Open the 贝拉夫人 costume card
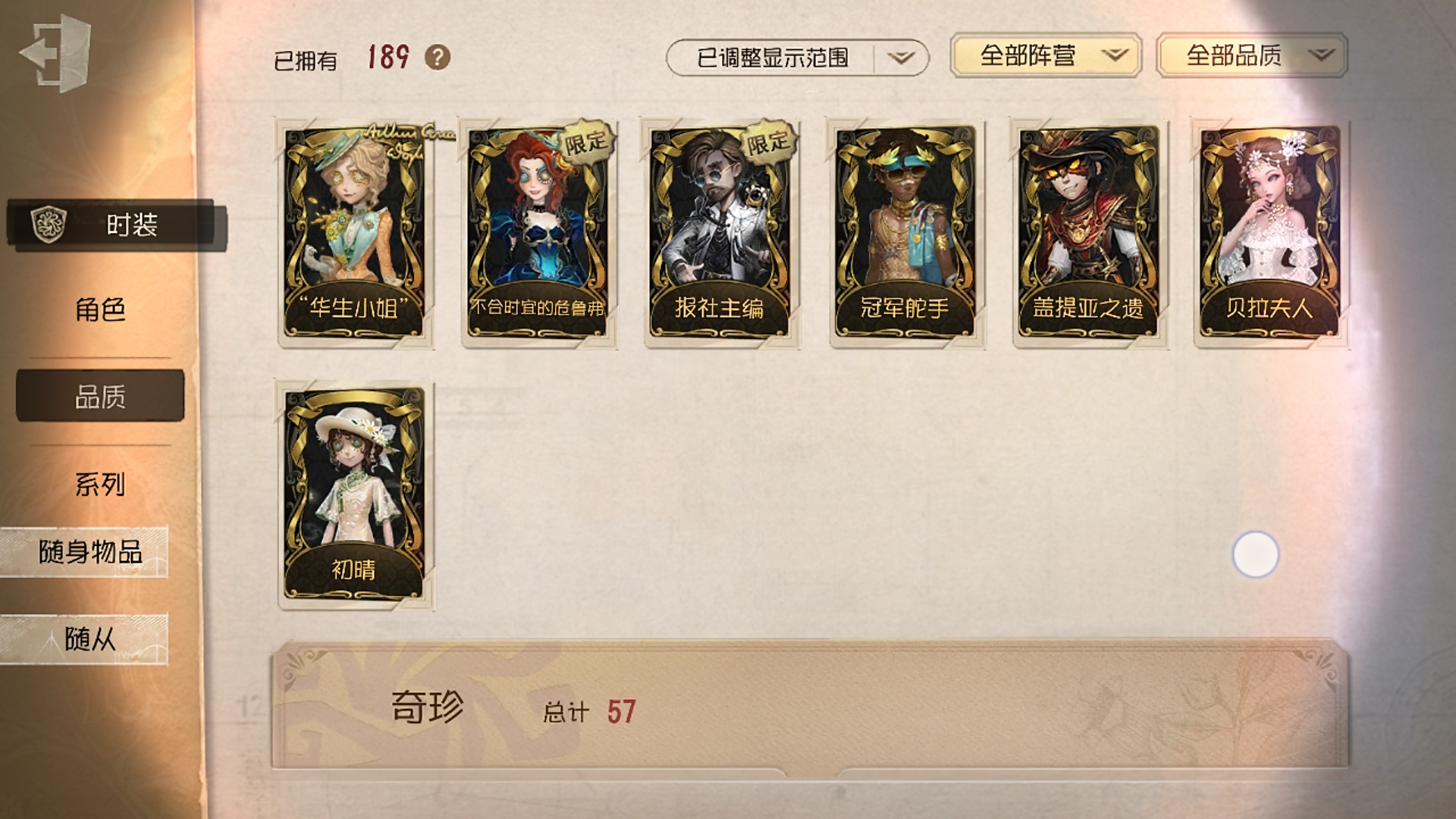This screenshot has width=1456, height=819. (x=1271, y=232)
